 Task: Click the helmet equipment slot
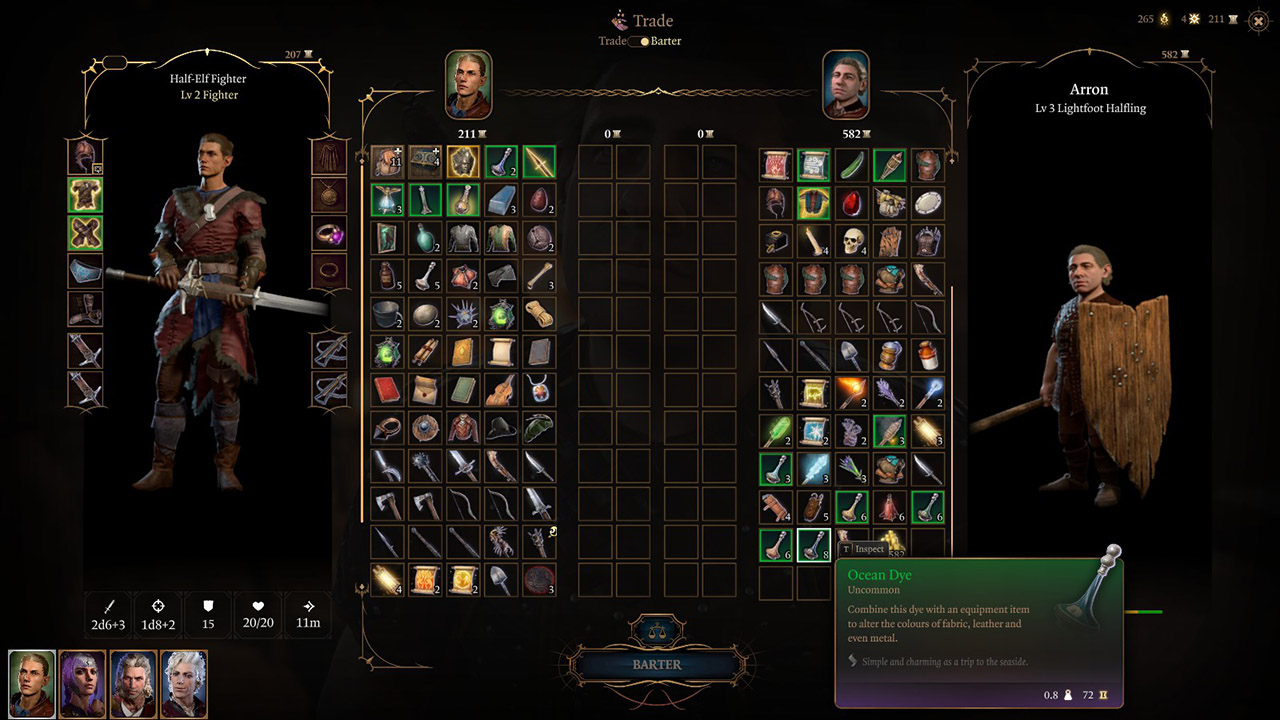click(85, 157)
